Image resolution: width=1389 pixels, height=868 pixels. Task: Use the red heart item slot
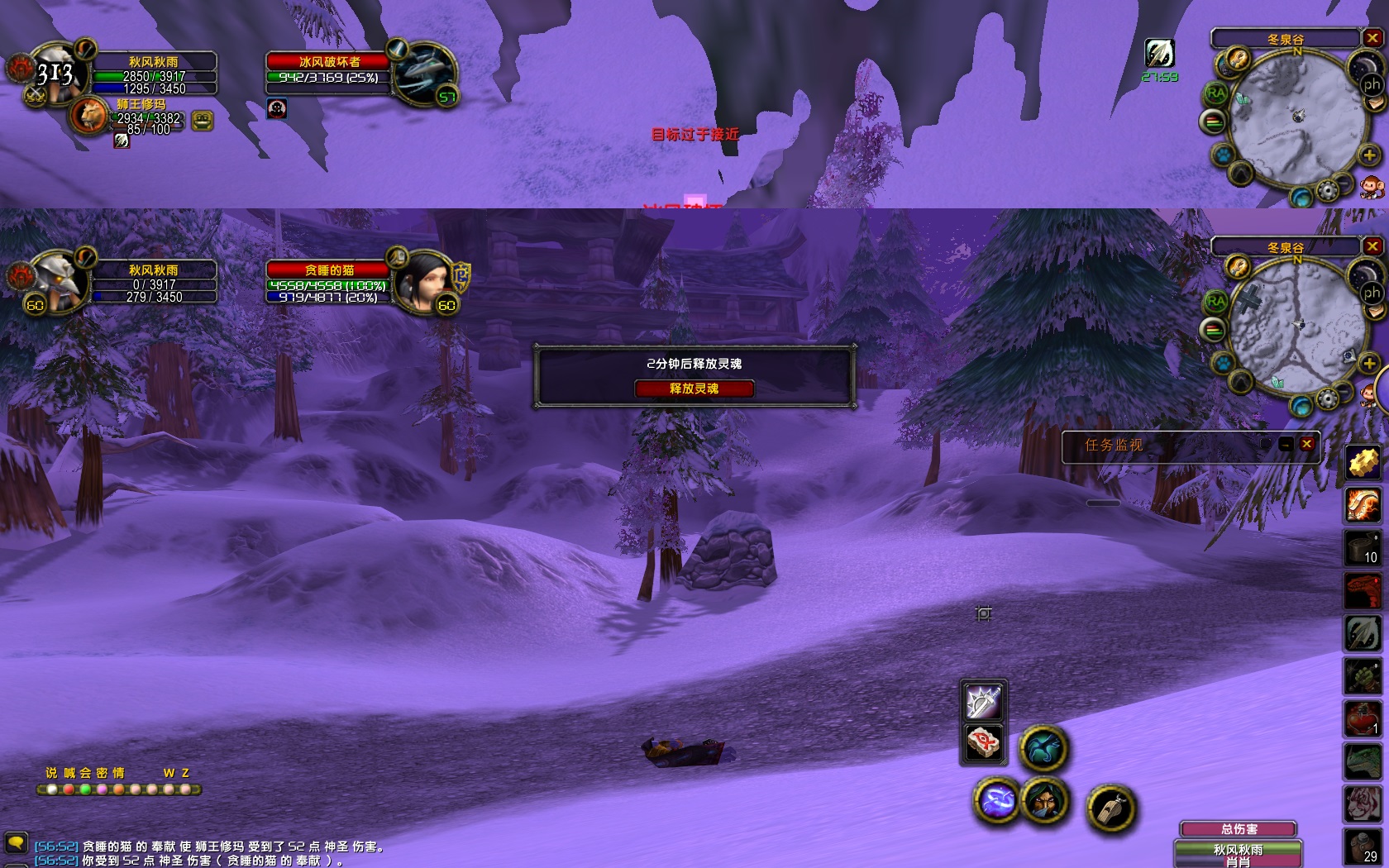(x=1363, y=718)
